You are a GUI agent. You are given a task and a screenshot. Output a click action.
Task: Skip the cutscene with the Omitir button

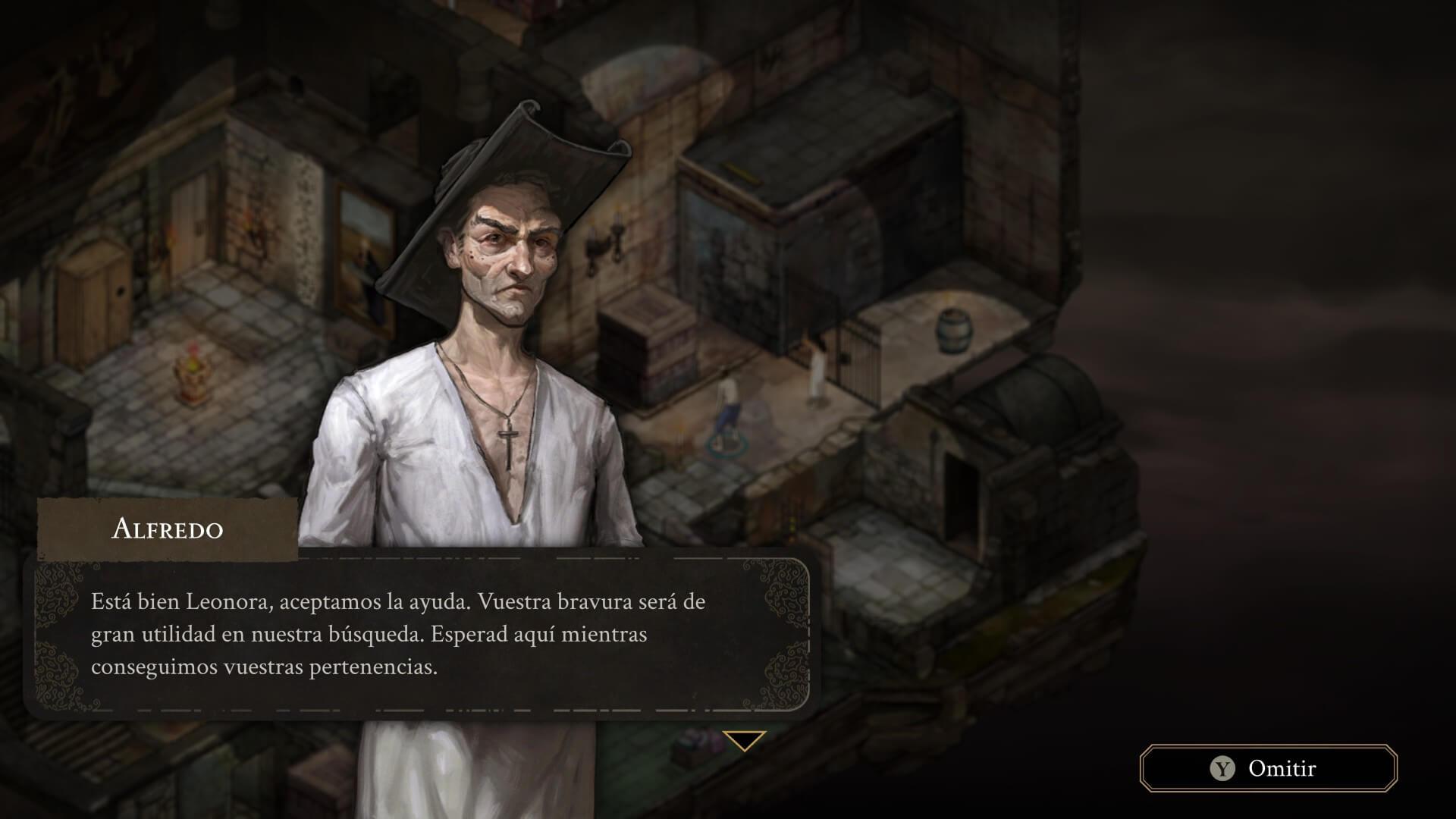(1268, 768)
